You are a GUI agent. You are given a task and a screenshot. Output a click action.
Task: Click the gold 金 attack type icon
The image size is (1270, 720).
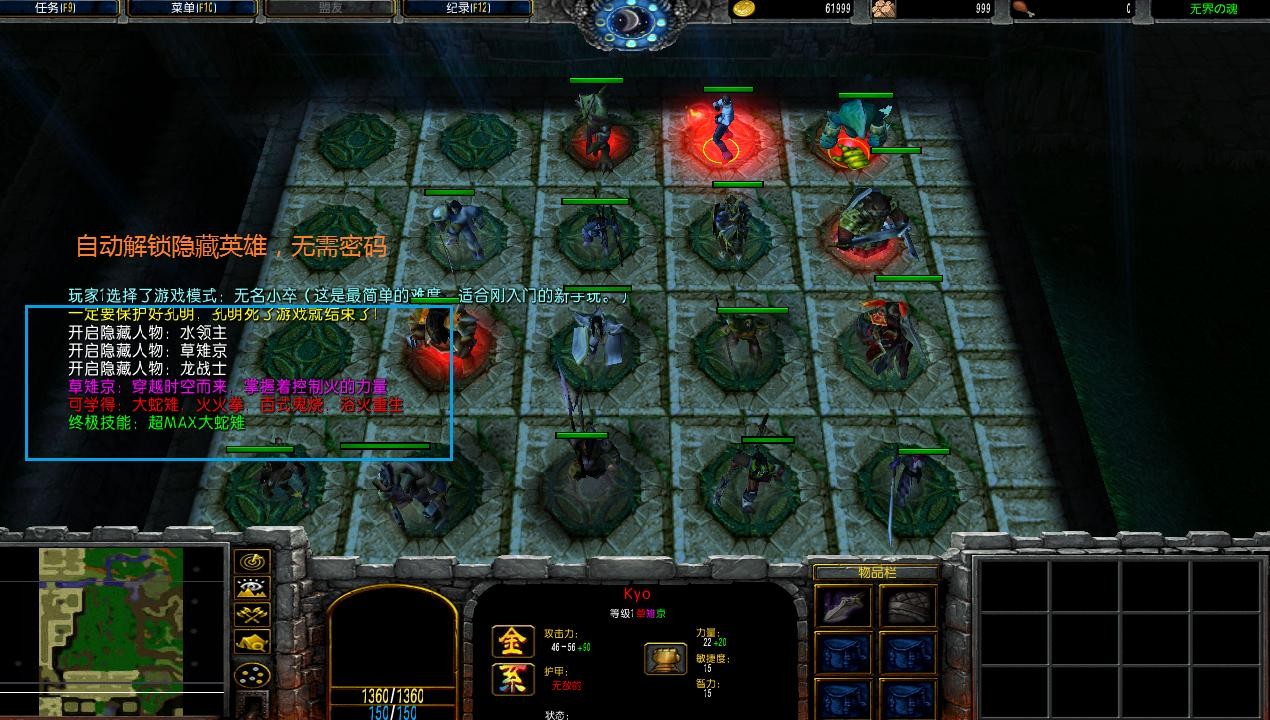[x=511, y=641]
